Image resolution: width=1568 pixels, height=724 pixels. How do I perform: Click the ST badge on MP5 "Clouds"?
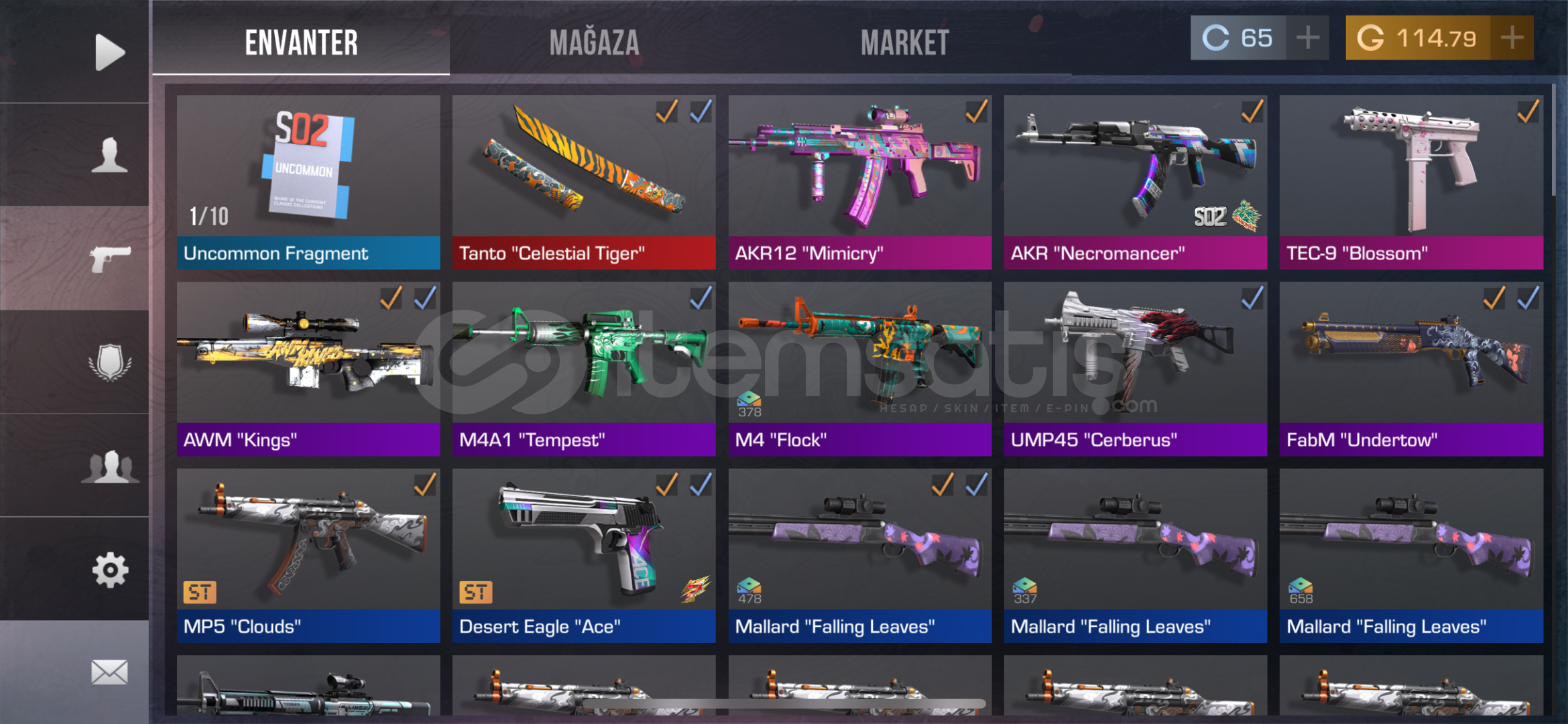[199, 592]
